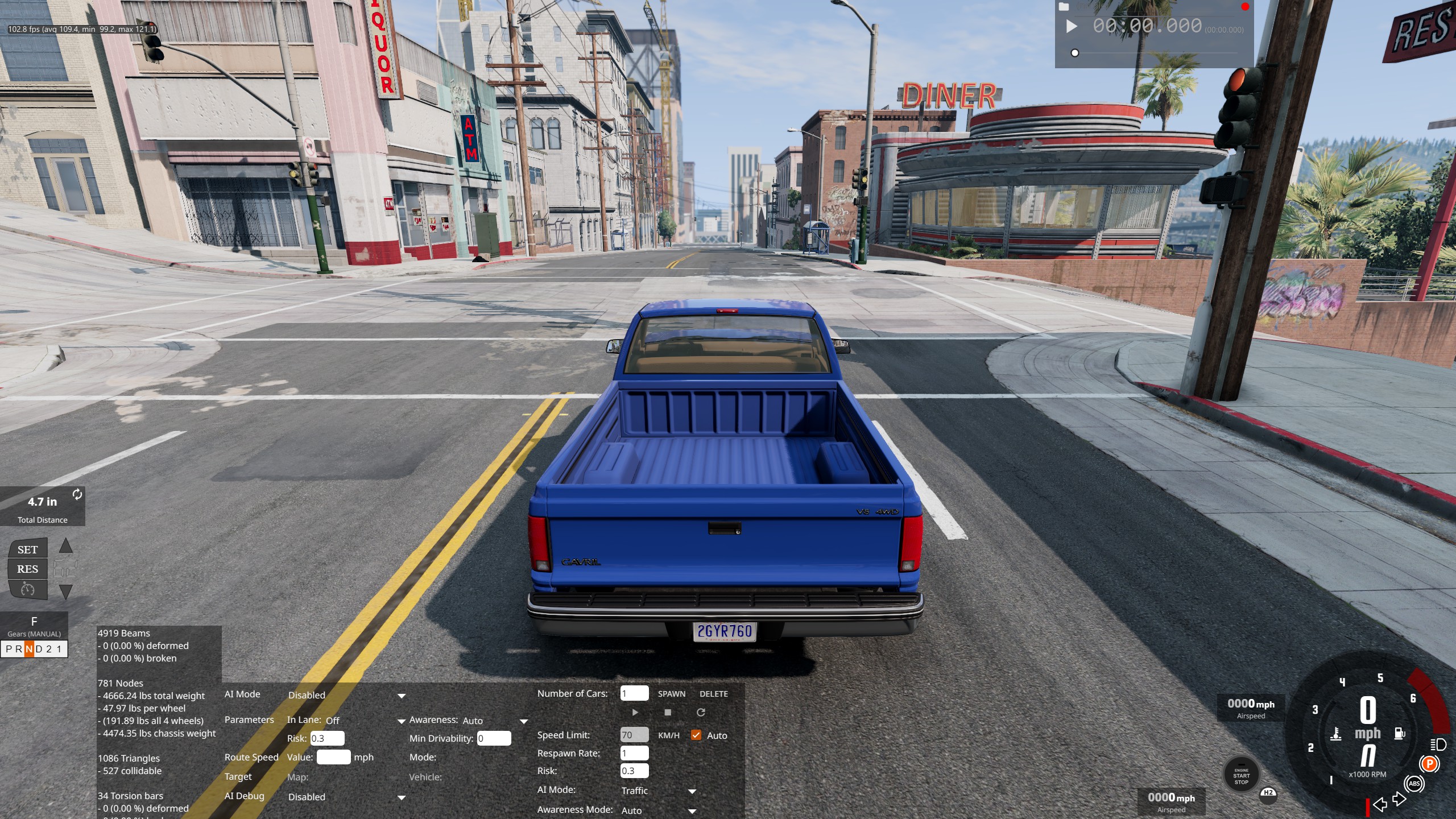Image resolution: width=1456 pixels, height=819 pixels.
Task: Decrease cruise speed with down arrow
Action: [x=66, y=591]
